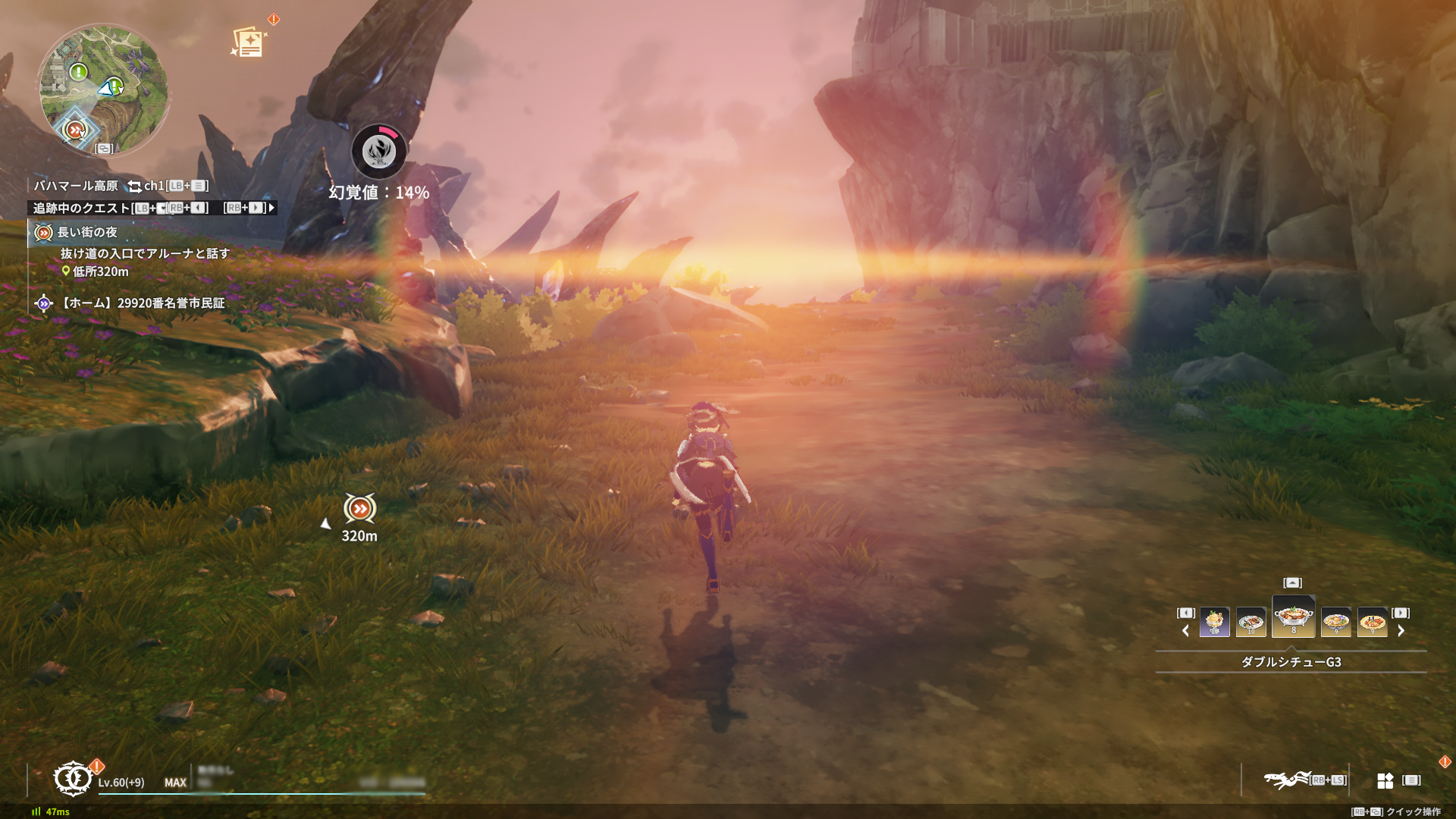
Task: Open the character class emblem icon
Action: [73, 779]
